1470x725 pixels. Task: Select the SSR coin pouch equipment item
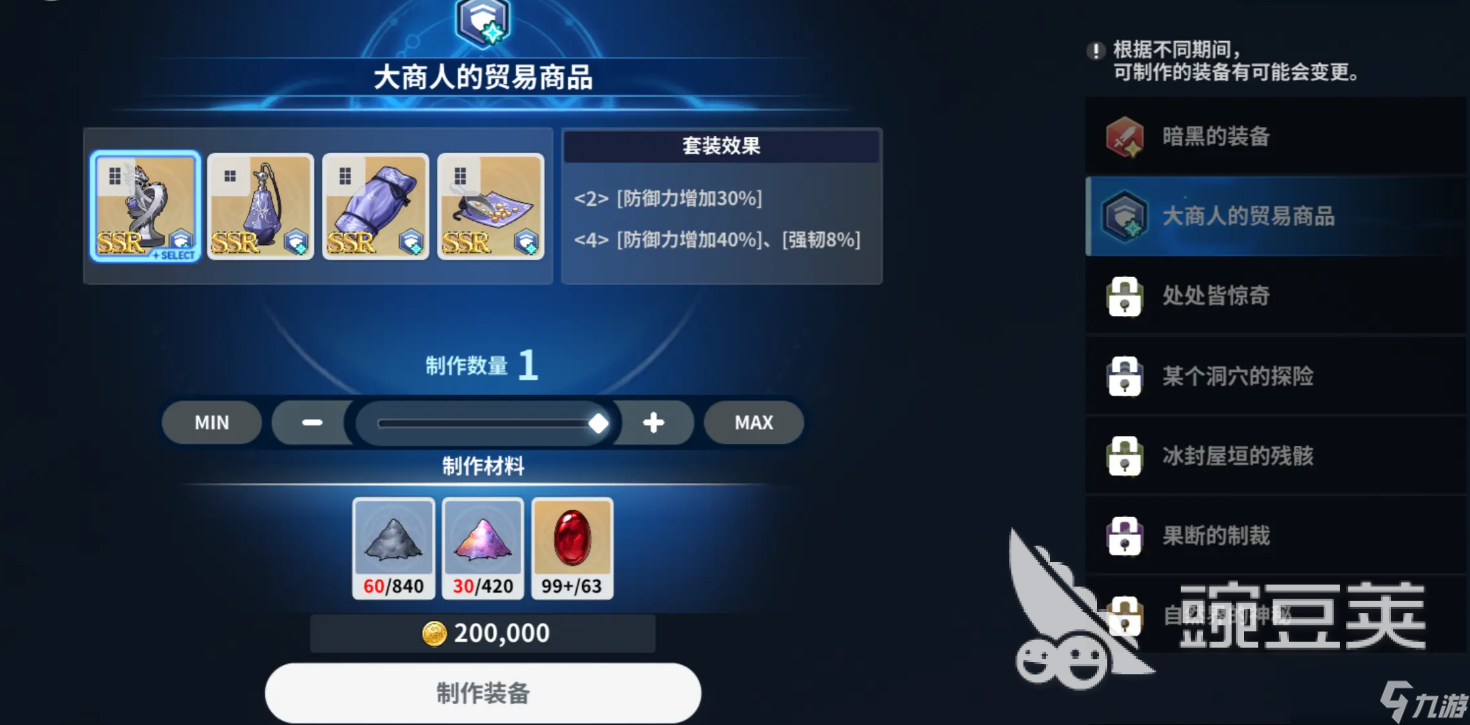click(490, 205)
